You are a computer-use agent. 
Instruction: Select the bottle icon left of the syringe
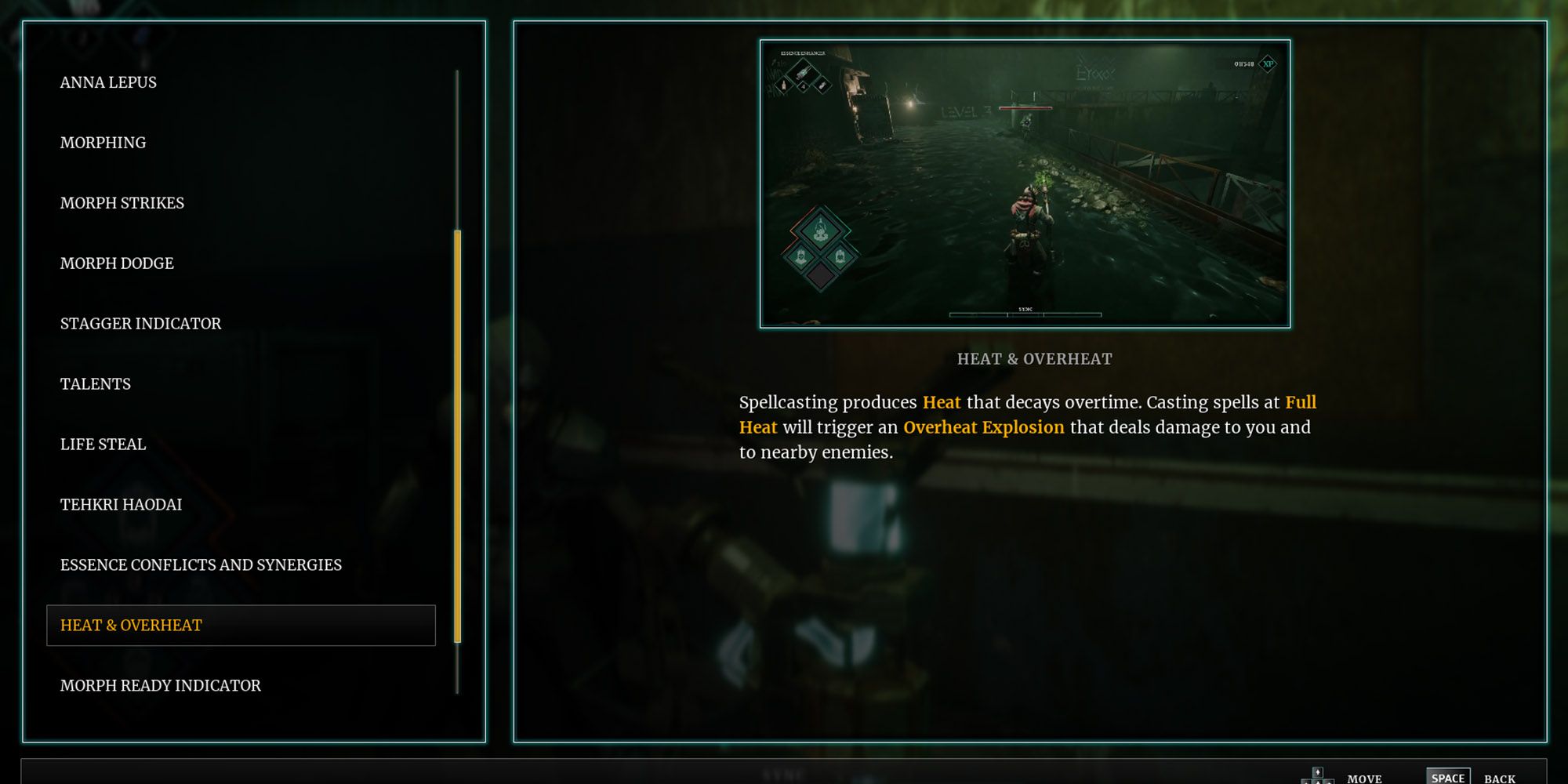pyautogui.click(x=782, y=85)
